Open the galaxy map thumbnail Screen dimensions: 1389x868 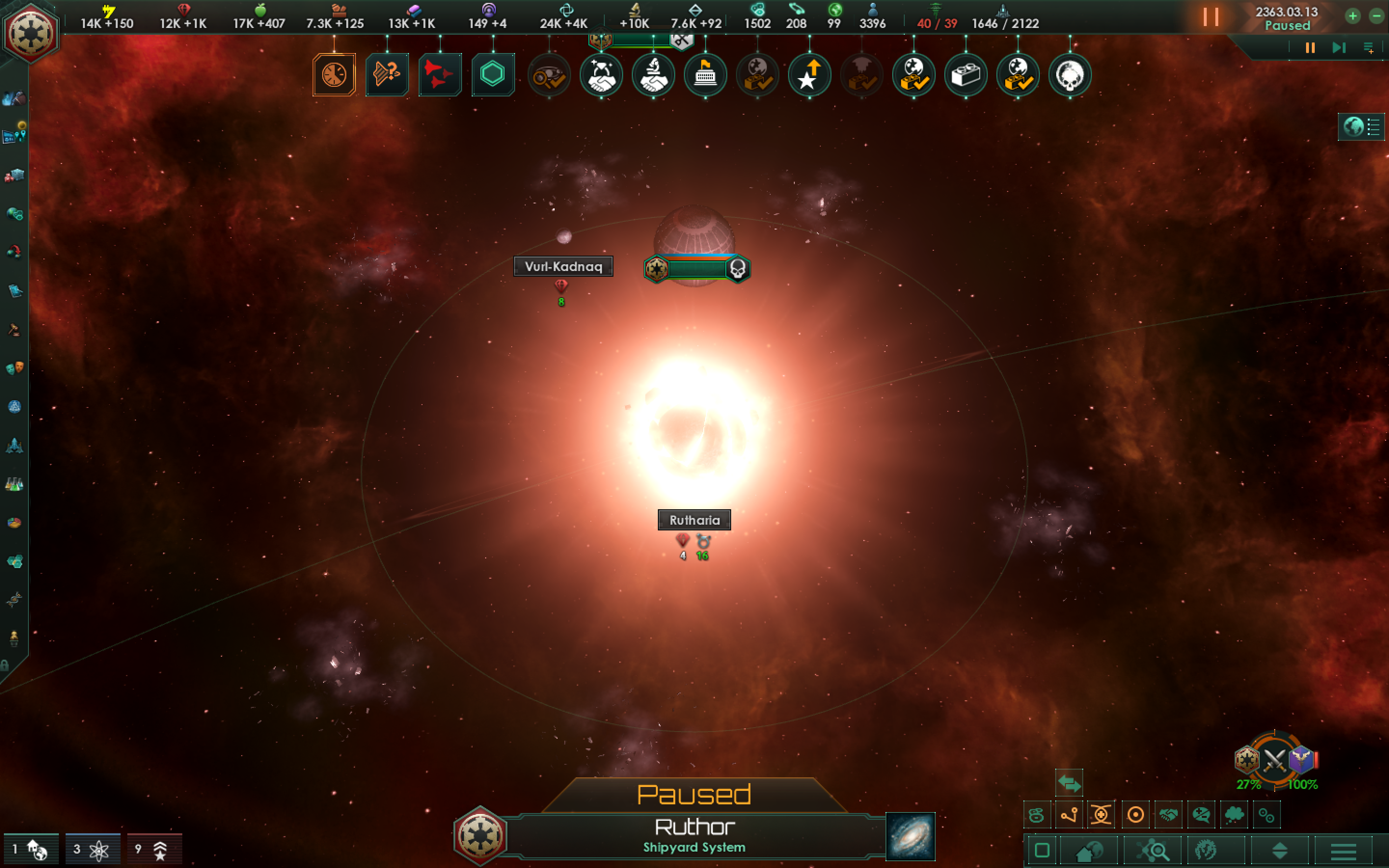click(910, 837)
